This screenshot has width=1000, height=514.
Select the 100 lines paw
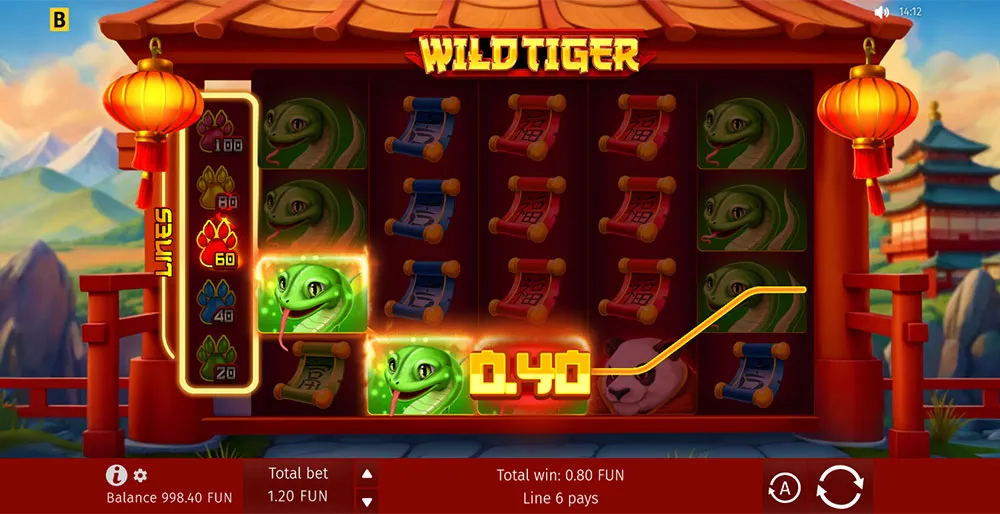[x=219, y=131]
